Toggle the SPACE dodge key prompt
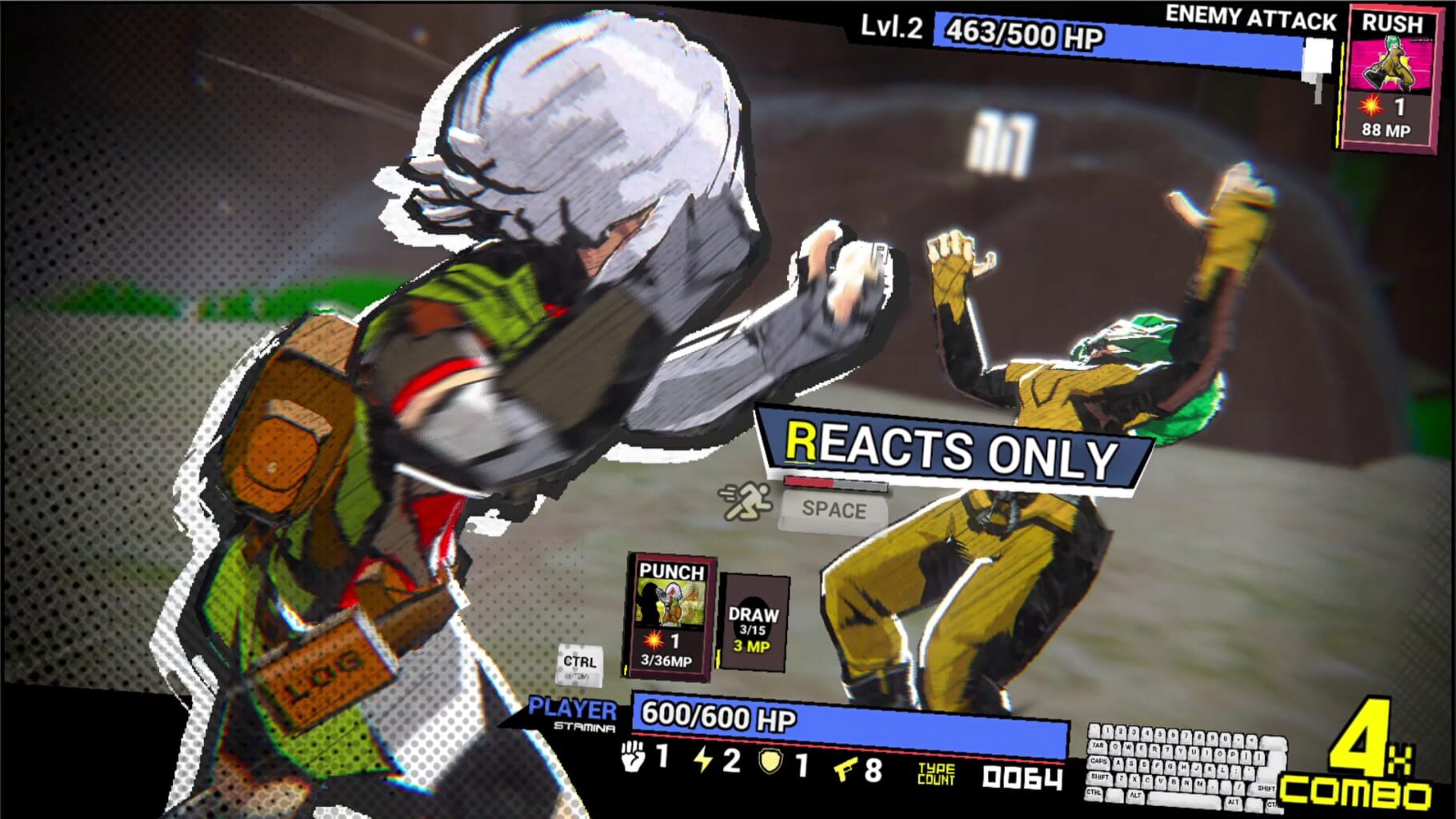This screenshot has width=1456, height=819. click(x=835, y=509)
